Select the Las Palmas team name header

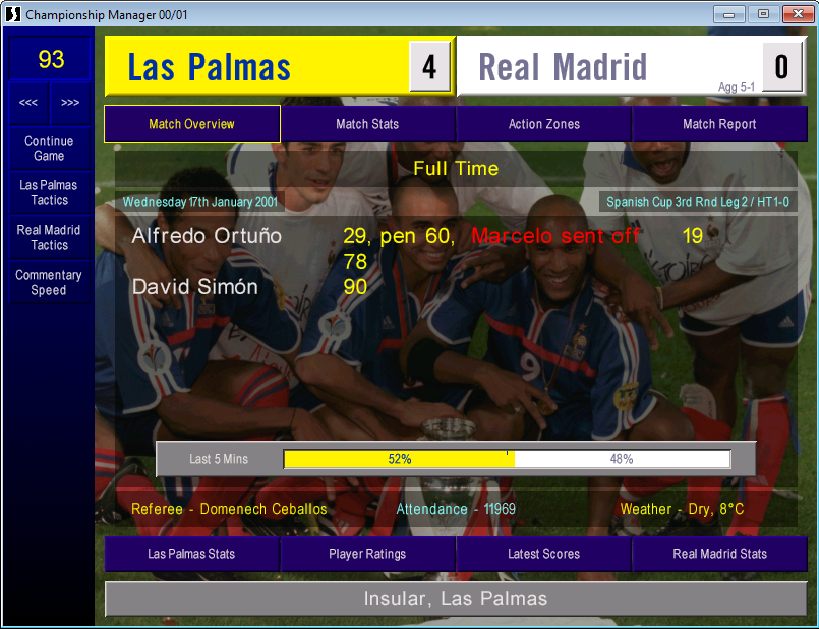click(256, 67)
